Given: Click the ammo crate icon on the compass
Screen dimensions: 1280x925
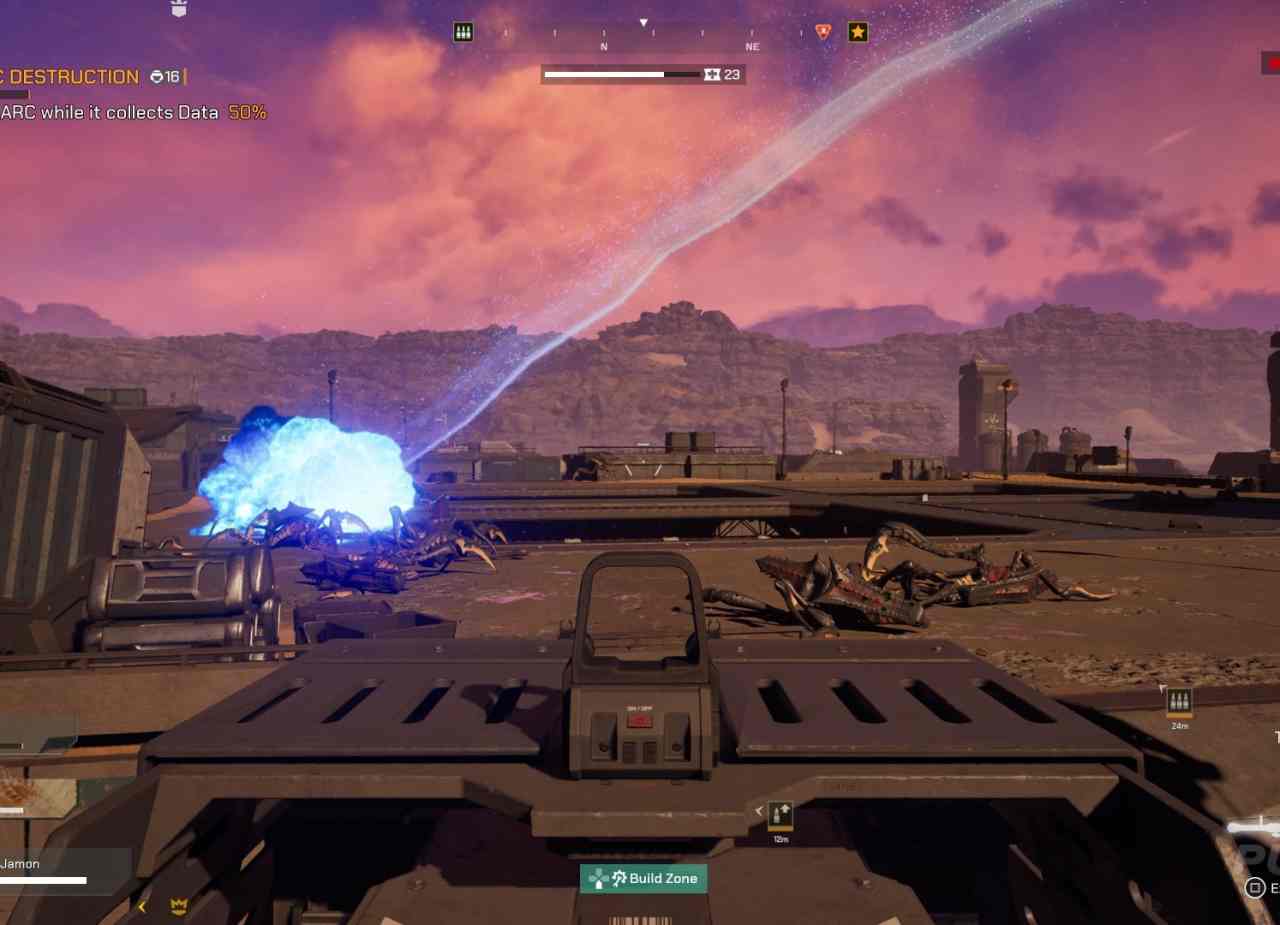Looking at the screenshot, I should click(x=463, y=32).
